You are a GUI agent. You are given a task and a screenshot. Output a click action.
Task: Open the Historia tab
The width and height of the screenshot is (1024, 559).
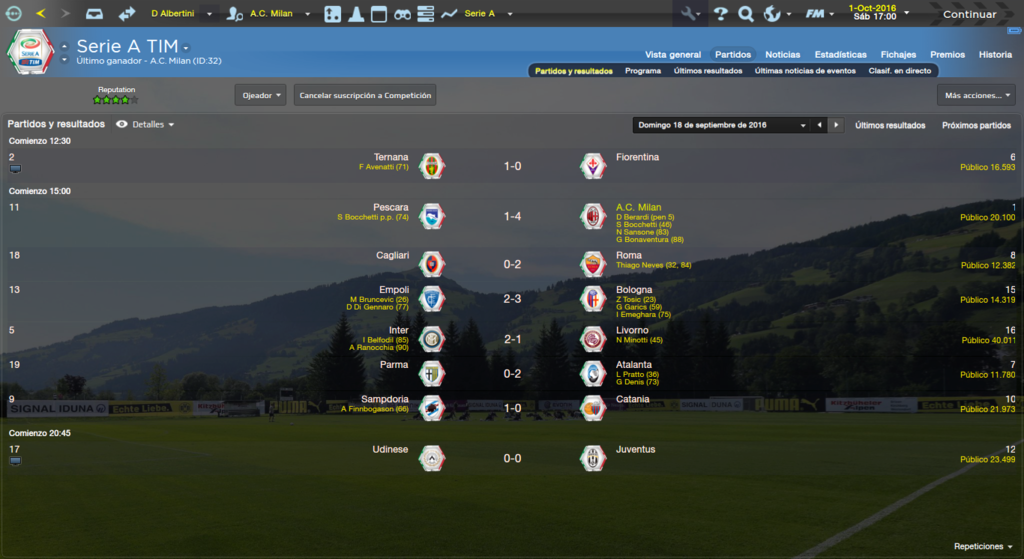click(995, 55)
